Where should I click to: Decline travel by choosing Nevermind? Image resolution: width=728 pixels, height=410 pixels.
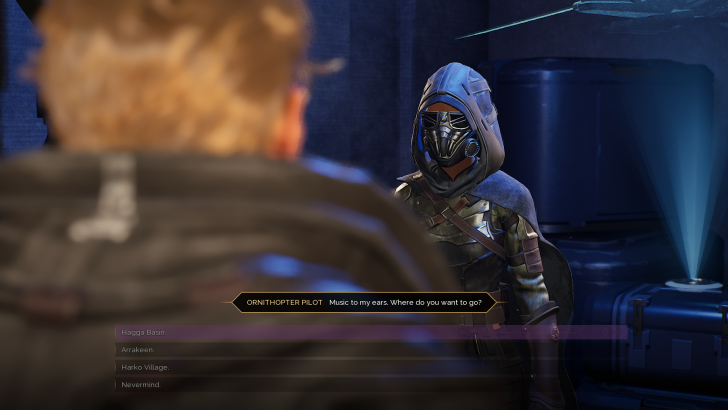[141, 384]
